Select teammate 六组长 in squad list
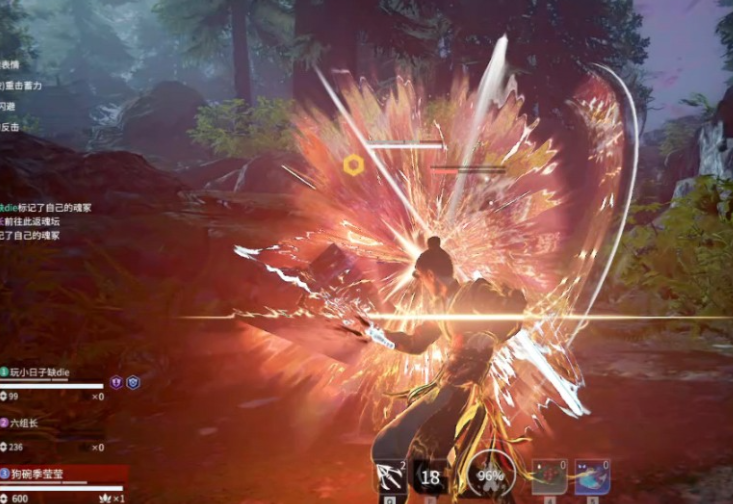733x504 pixels. coord(31,422)
